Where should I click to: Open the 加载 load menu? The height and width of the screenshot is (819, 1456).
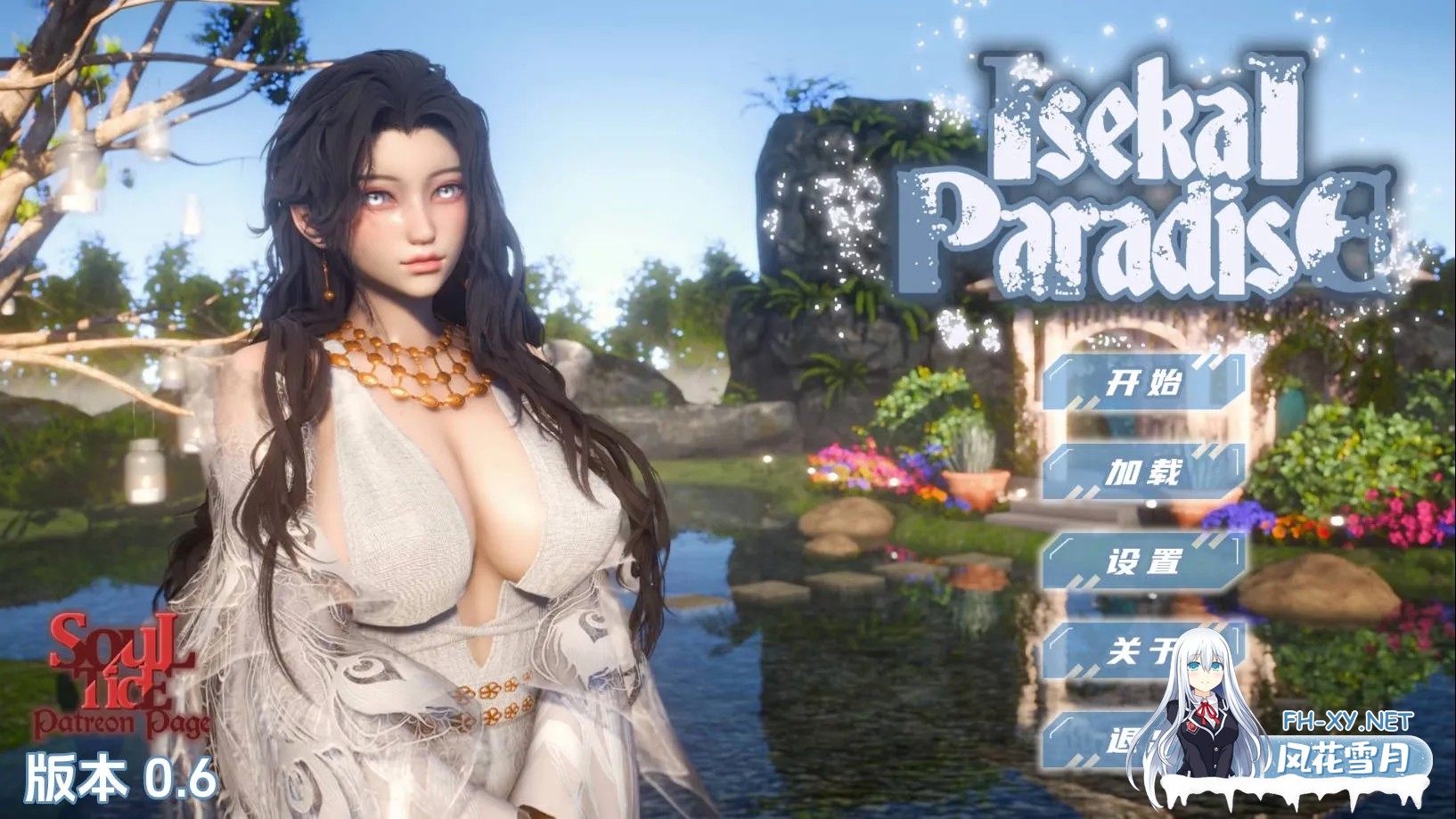pyautogui.click(x=1143, y=472)
